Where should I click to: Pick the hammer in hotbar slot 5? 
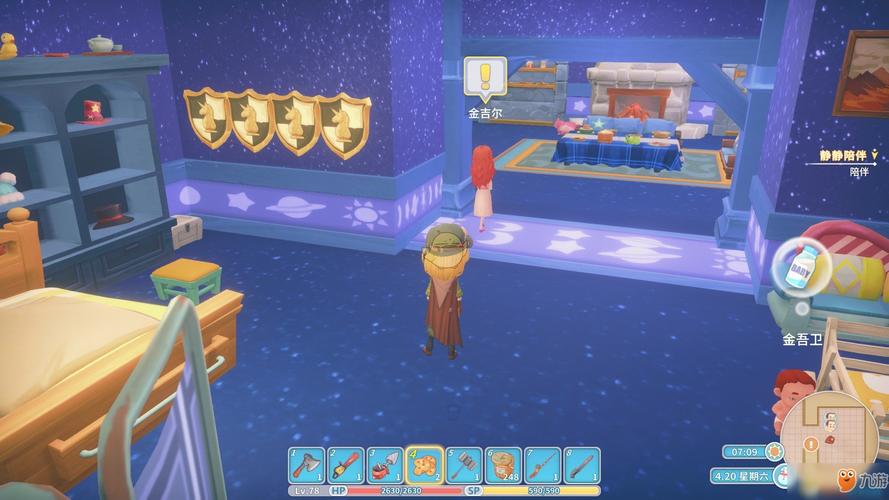pos(464,466)
